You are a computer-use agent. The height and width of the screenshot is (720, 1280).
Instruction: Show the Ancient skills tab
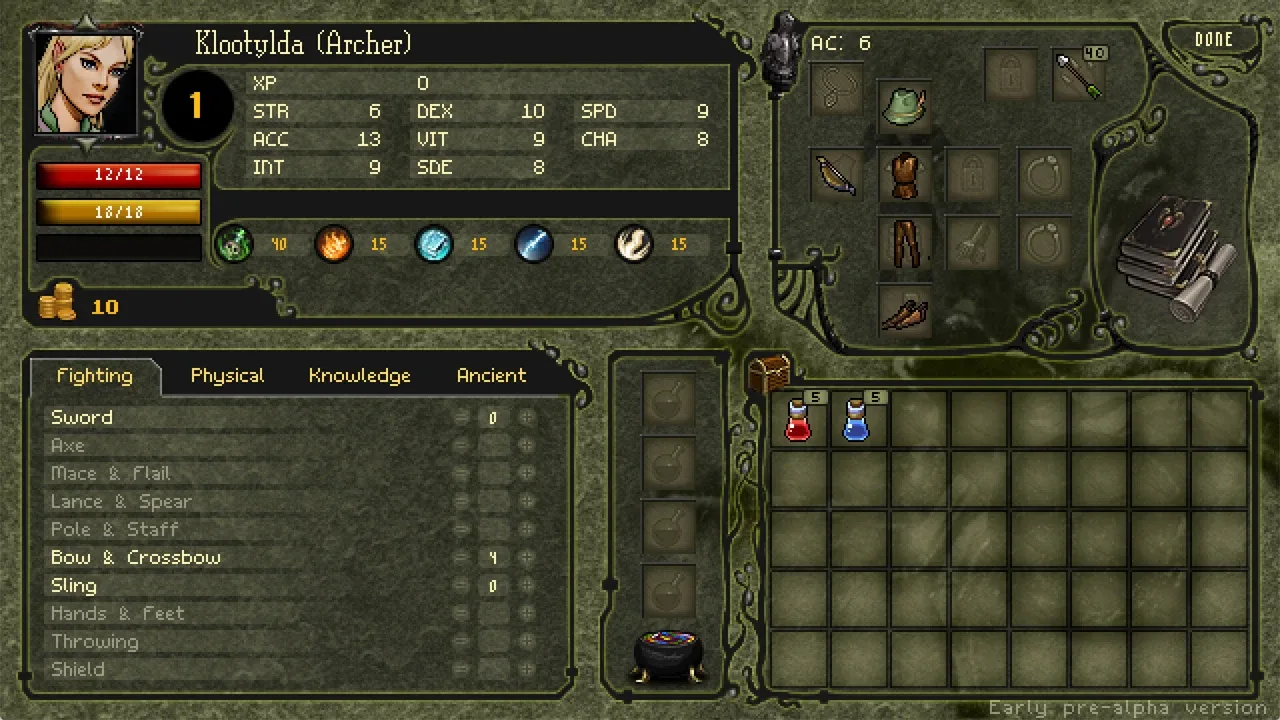point(491,376)
